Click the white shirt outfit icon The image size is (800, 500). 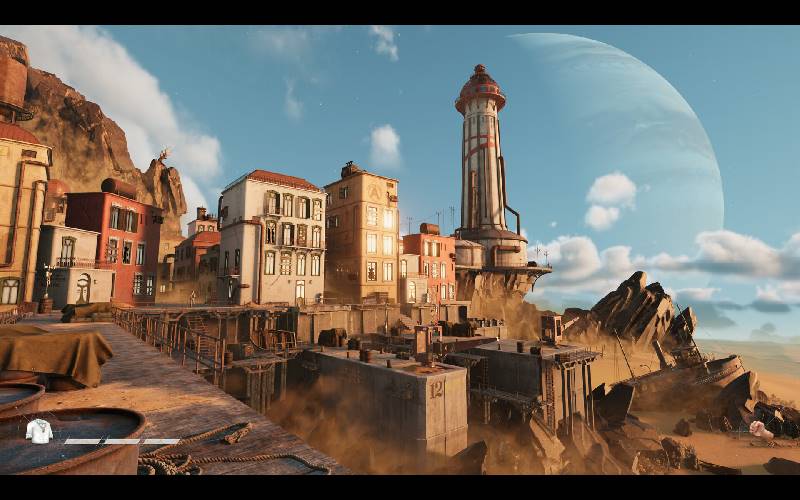38,431
